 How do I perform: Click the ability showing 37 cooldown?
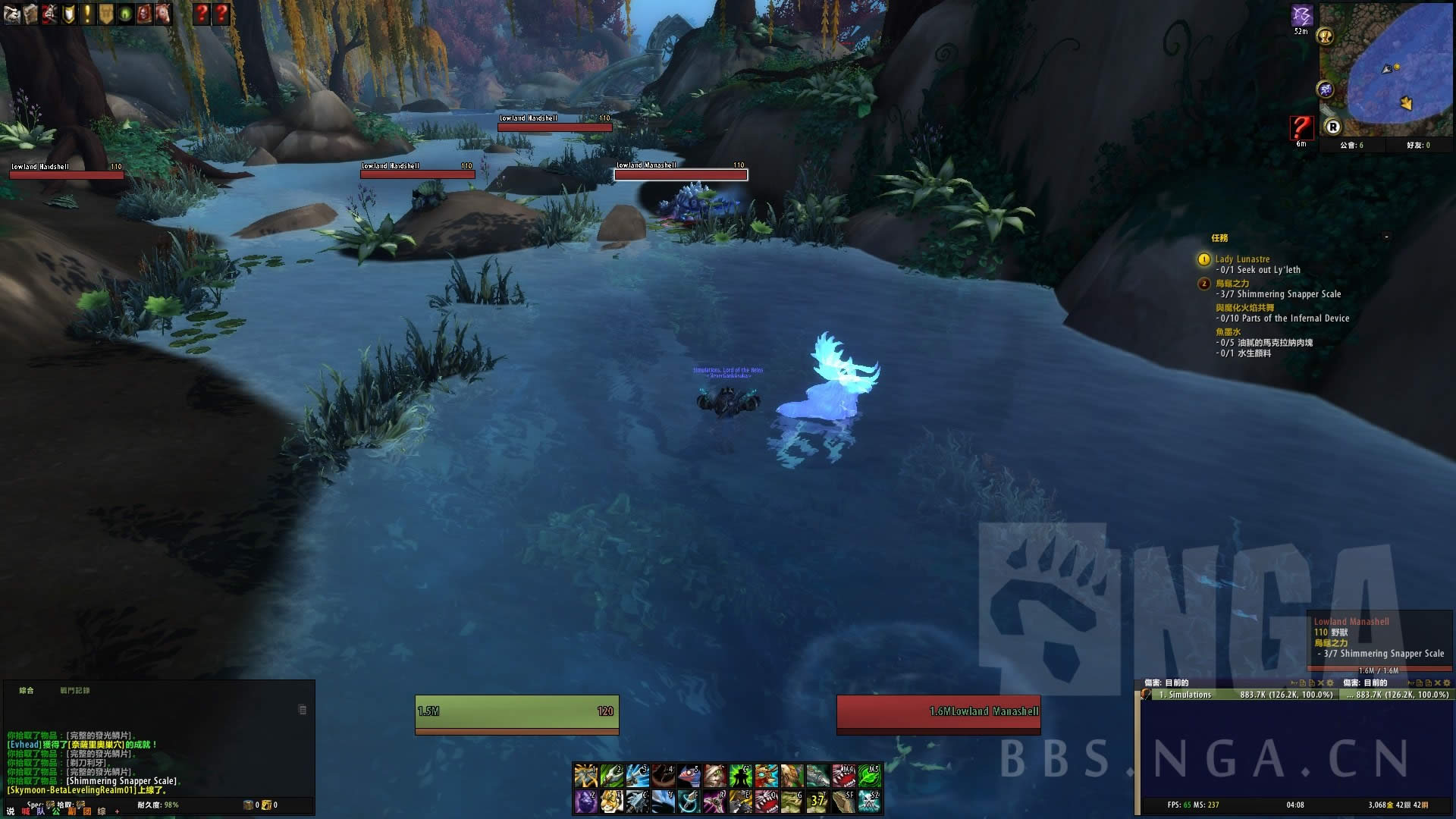(x=817, y=801)
